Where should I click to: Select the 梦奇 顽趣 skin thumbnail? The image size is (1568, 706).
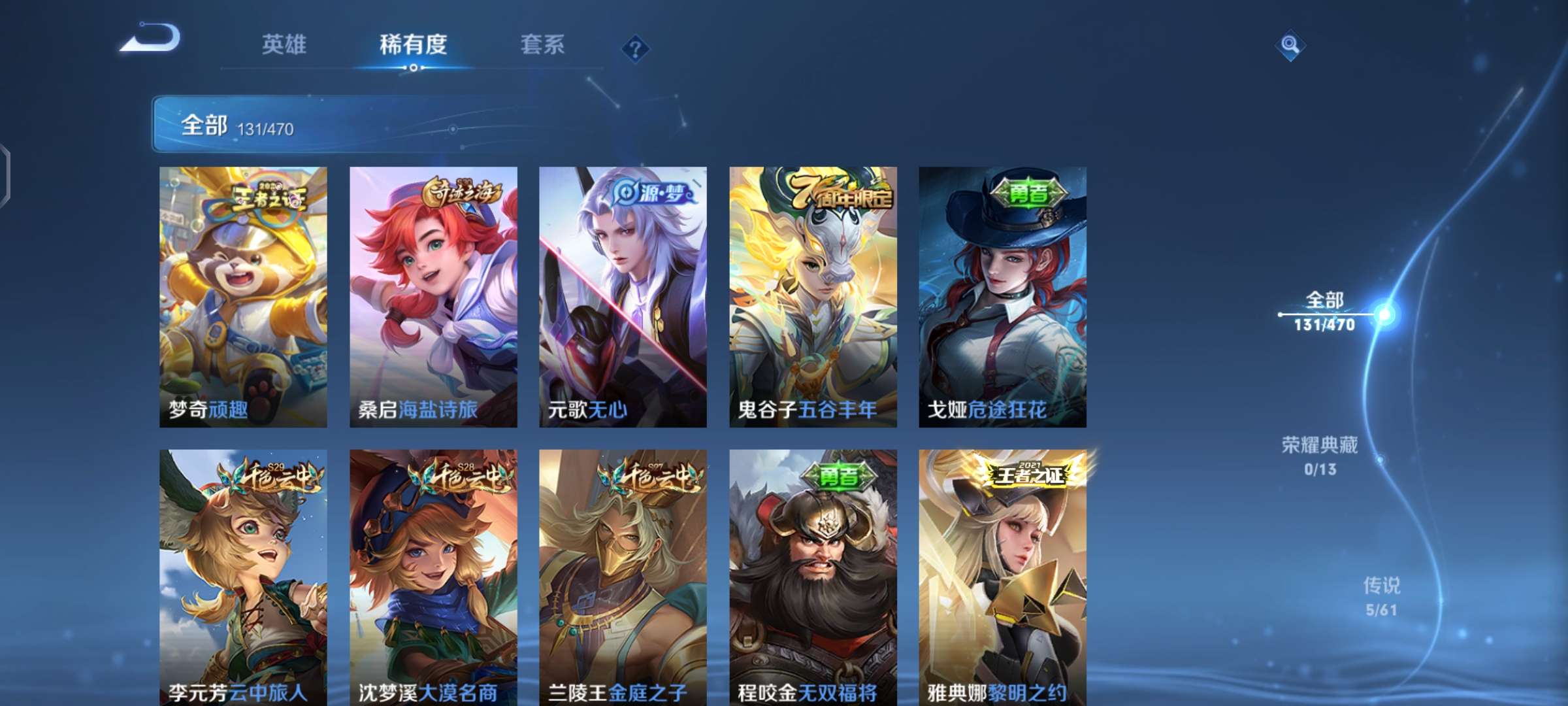(x=242, y=294)
